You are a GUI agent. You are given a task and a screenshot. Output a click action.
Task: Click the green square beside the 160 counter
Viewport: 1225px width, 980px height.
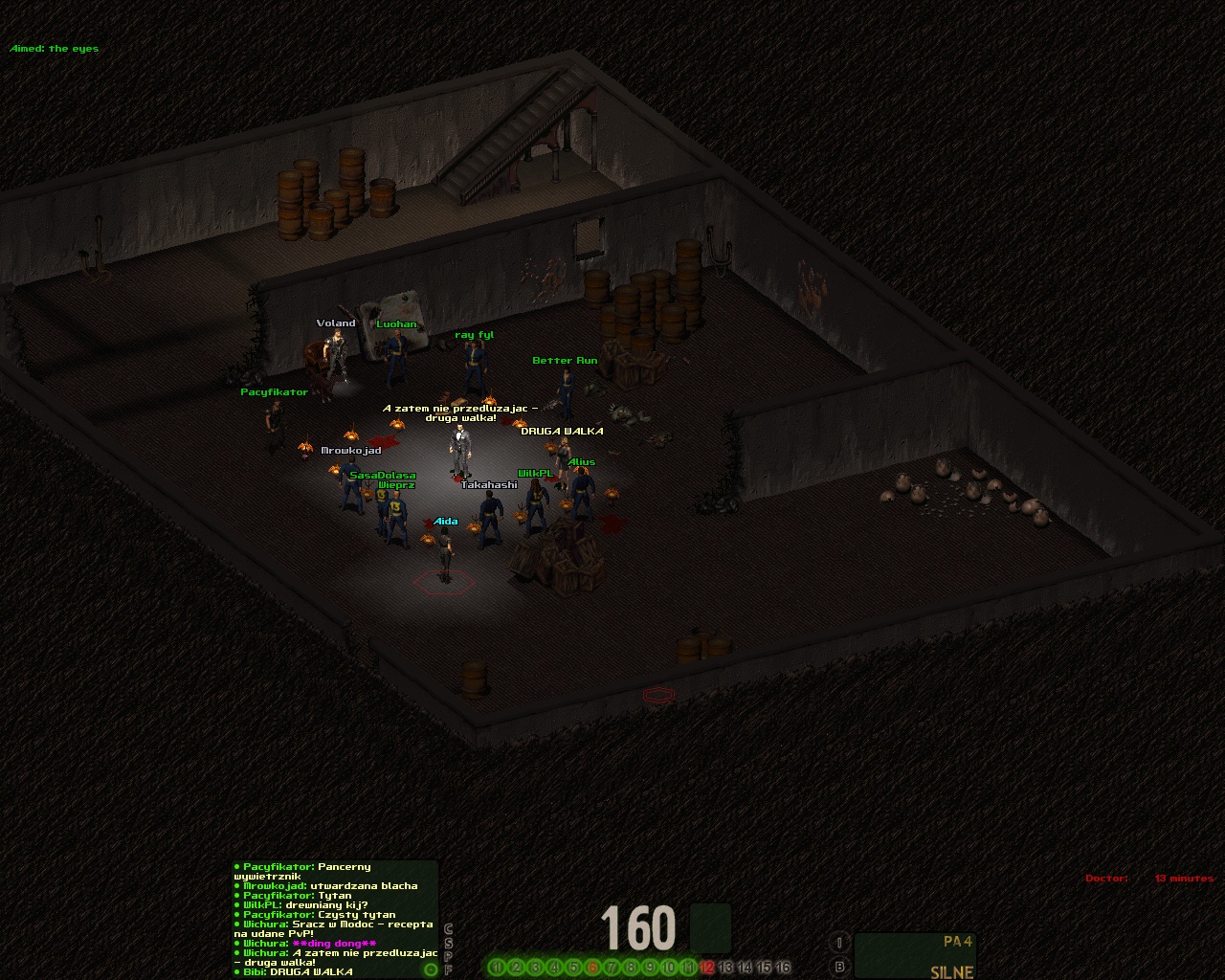pos(710,927)
